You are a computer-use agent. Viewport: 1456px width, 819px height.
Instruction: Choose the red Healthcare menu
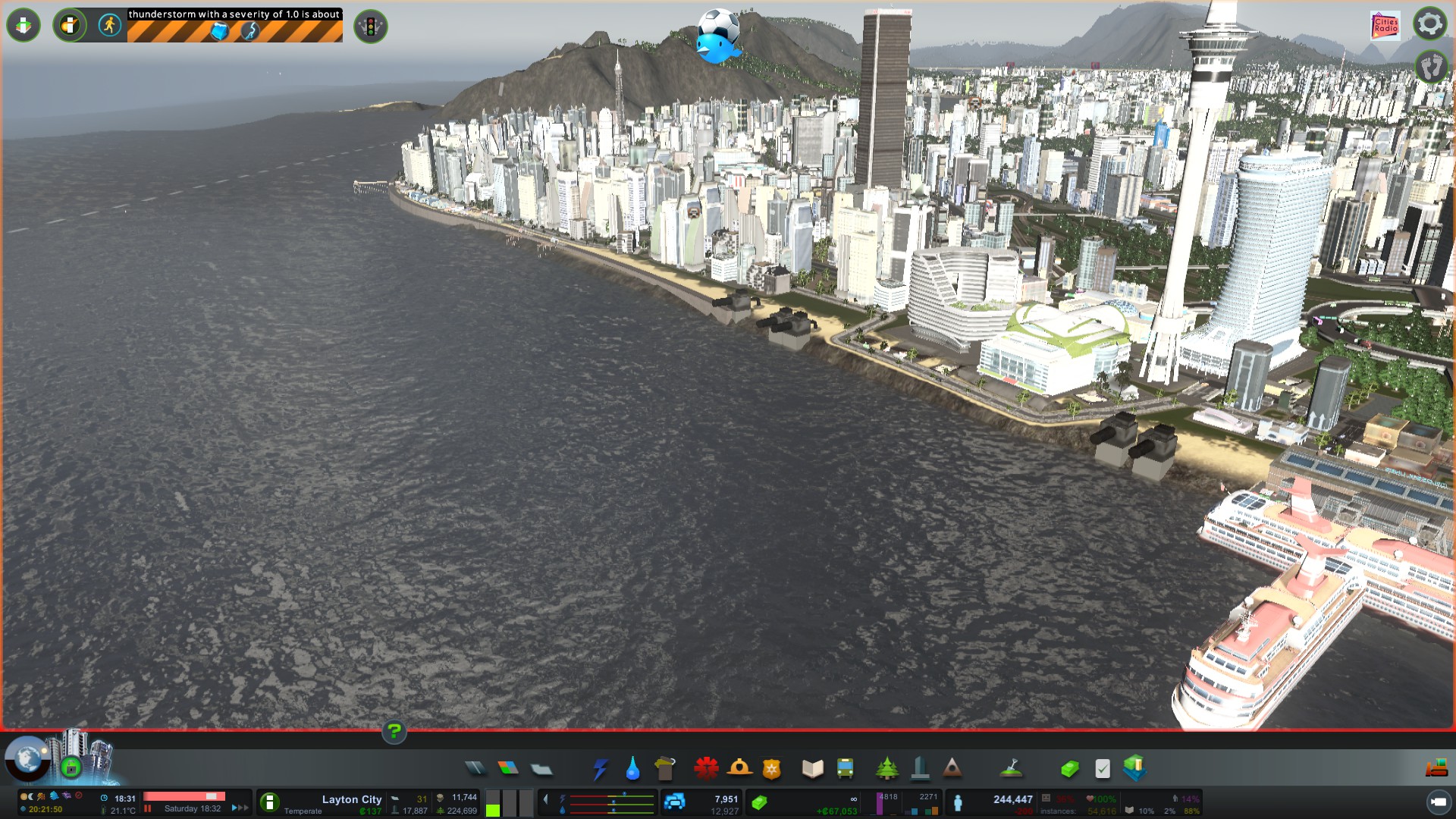point(706,769)
